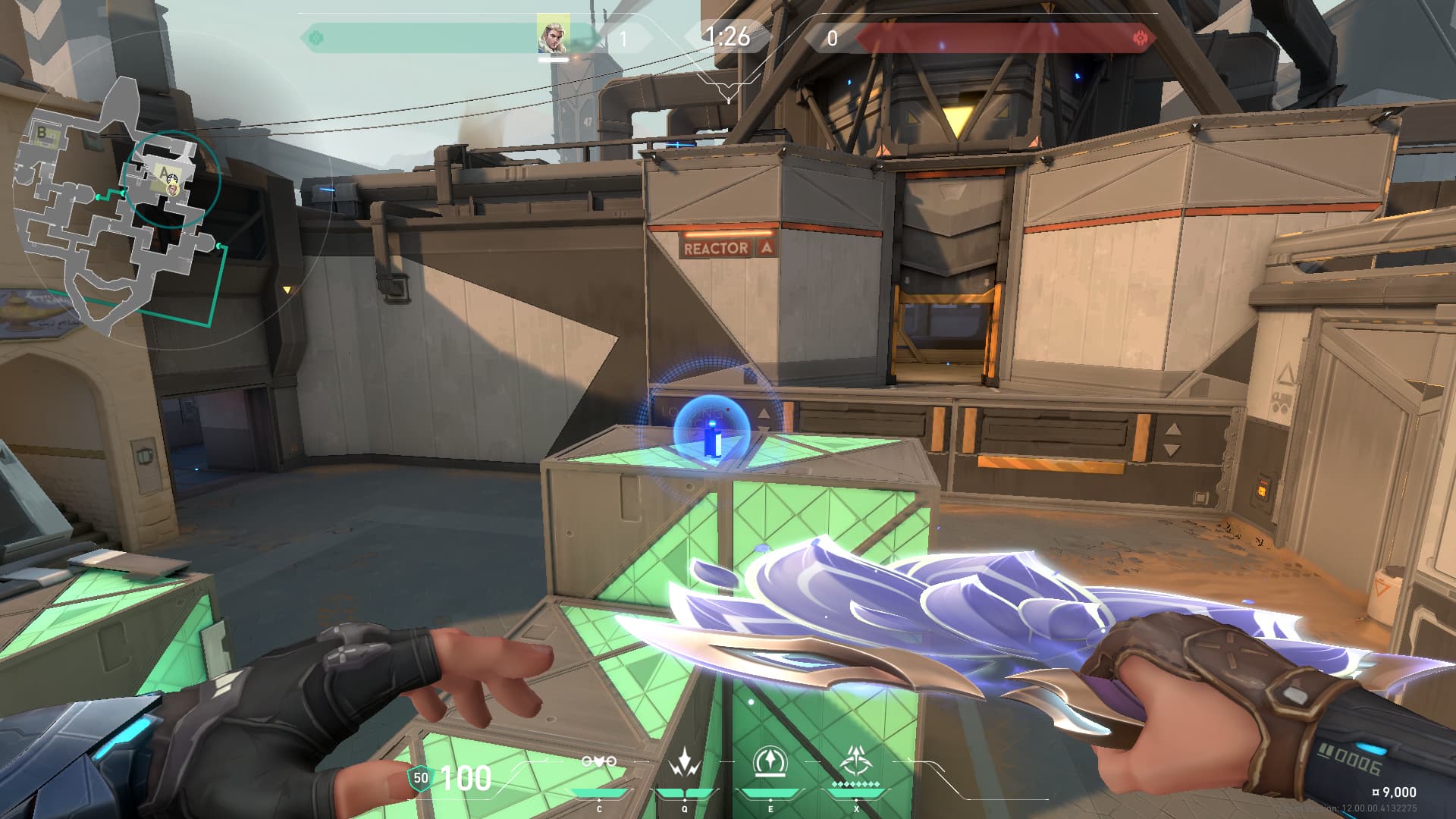Use the Q ability spiked burst icon
This screenshot has width=1456, height=819.
tap(685, 763)
